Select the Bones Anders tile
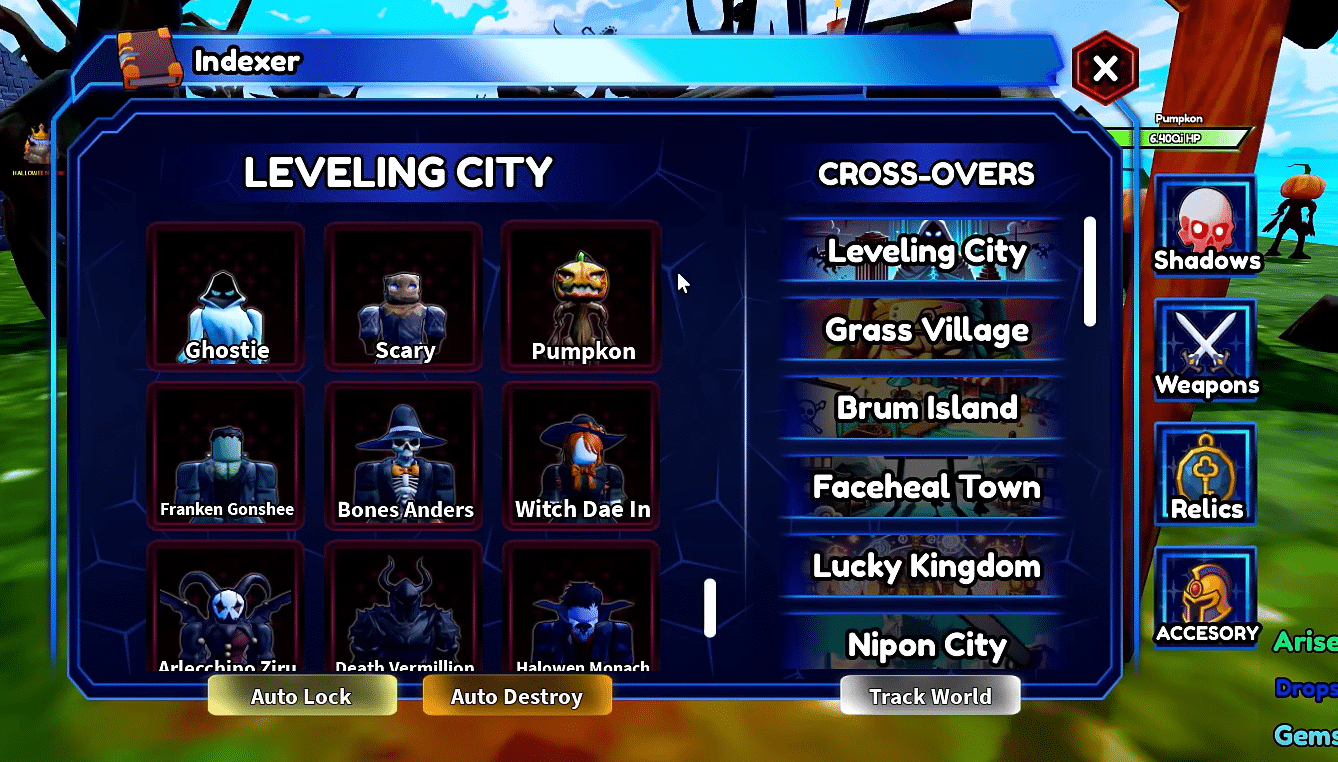 pos(404,455)
